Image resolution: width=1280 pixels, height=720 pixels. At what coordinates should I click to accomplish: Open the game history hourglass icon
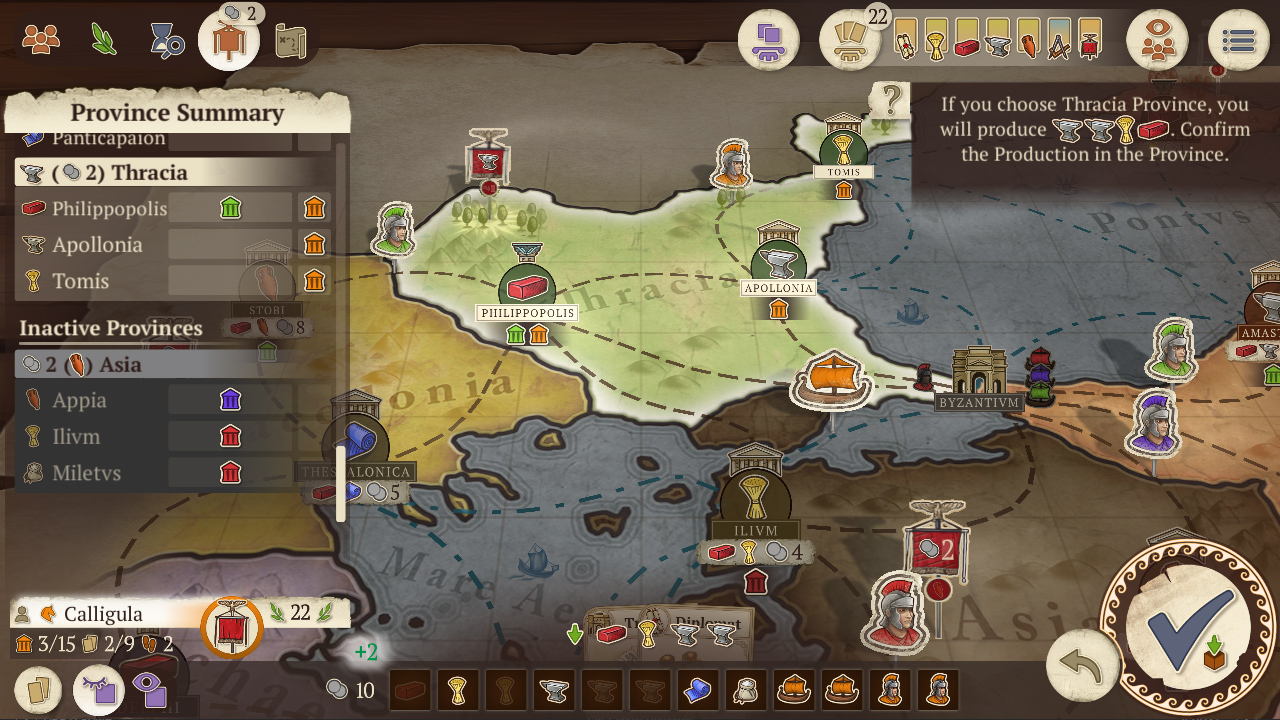click(x=167, y=40)
